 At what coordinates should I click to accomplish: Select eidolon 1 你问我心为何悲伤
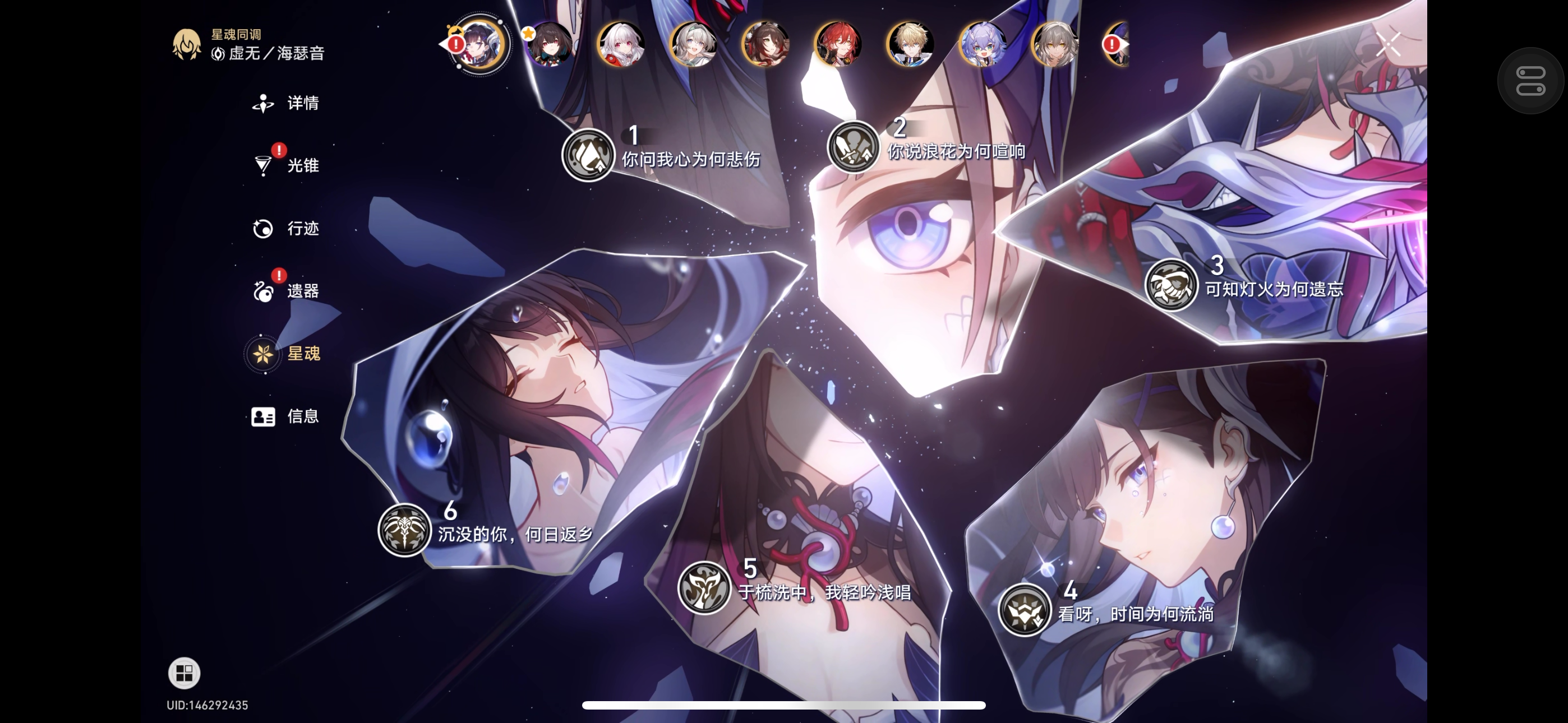pyautogui.click(x=588, y=155)
